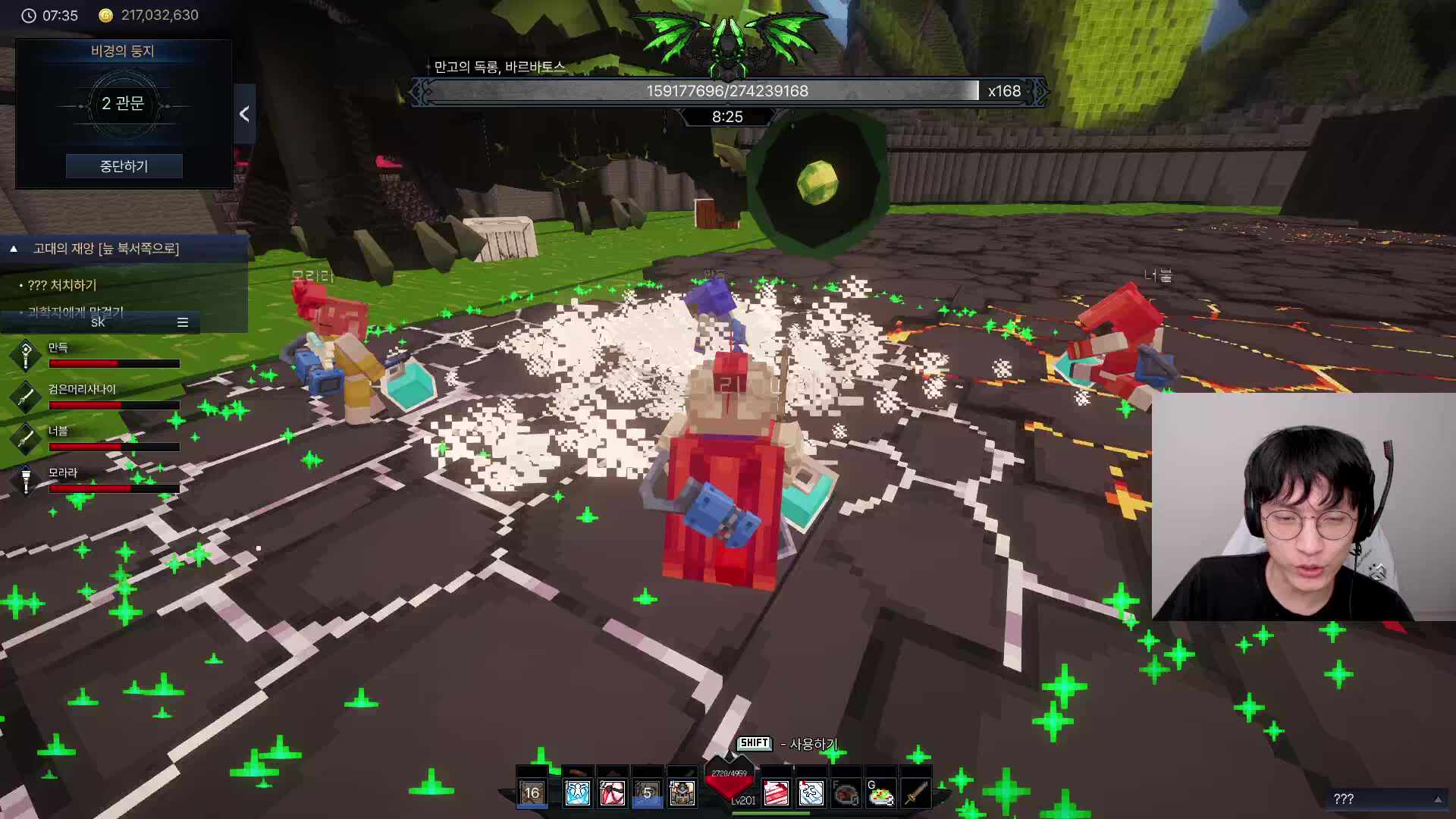Use the salad plate item in the G slot

[880, 794]
